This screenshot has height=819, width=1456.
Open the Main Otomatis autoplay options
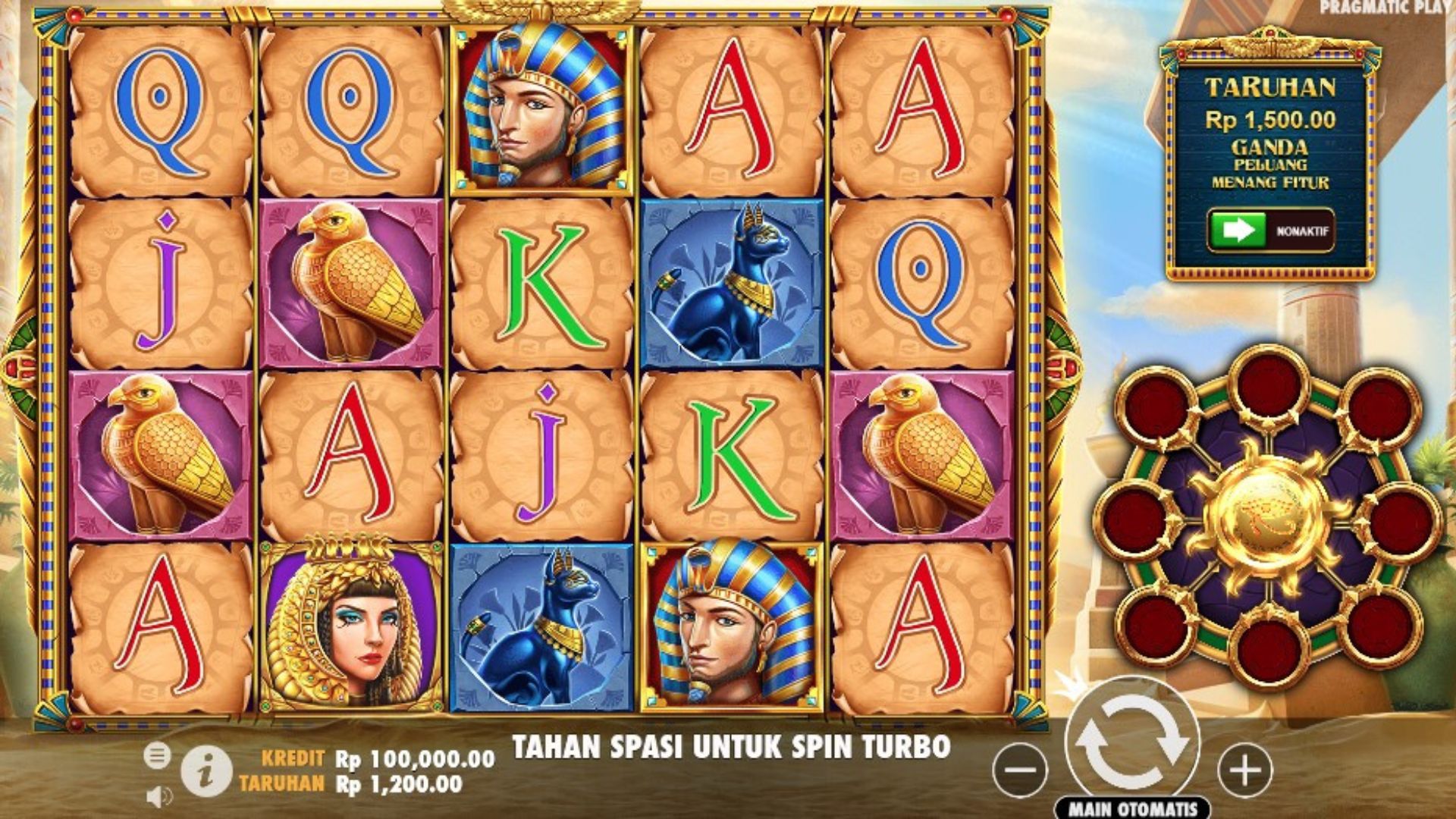pyautogui.click(x=1132, y=808)
